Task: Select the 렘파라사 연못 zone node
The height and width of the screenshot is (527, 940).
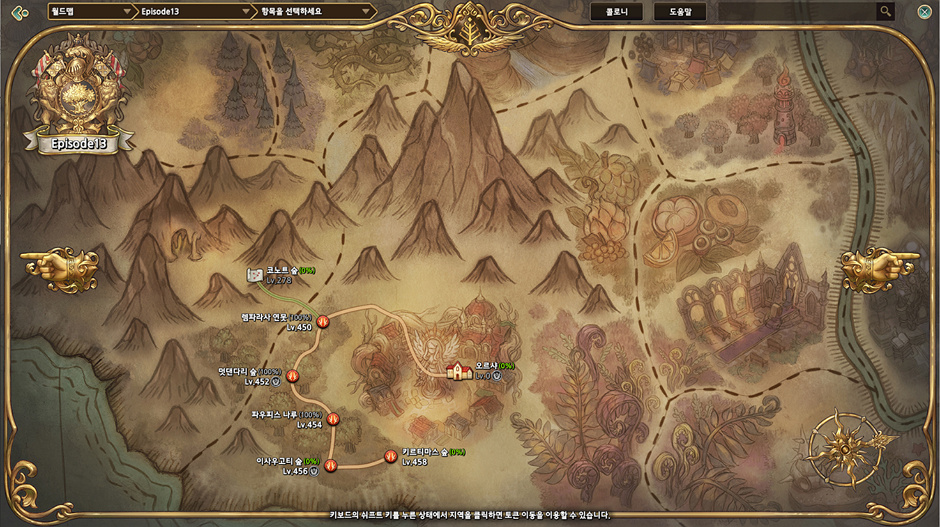Action: (x=323, y=321)
